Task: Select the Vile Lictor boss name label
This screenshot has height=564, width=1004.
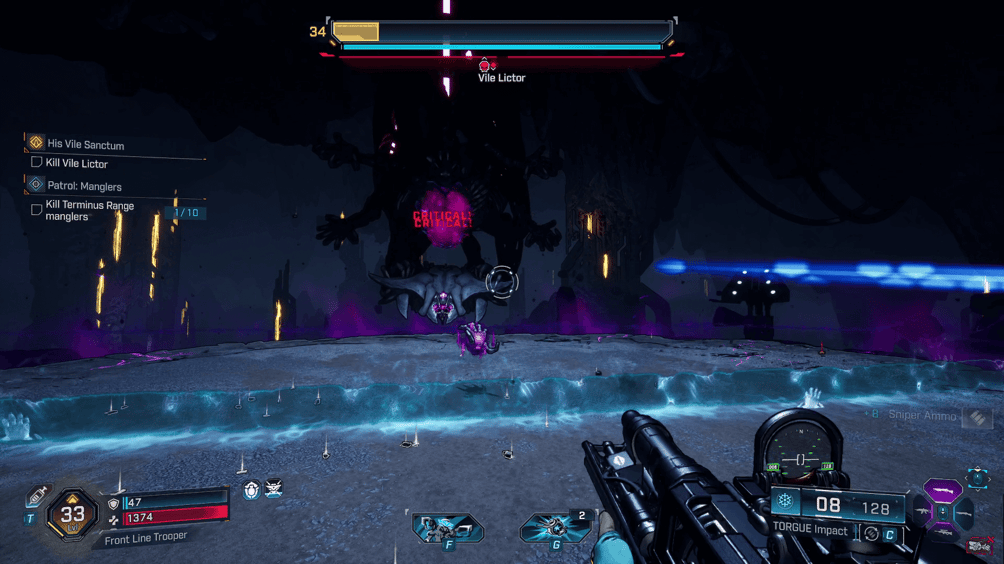Action: [x=501, y=78]
